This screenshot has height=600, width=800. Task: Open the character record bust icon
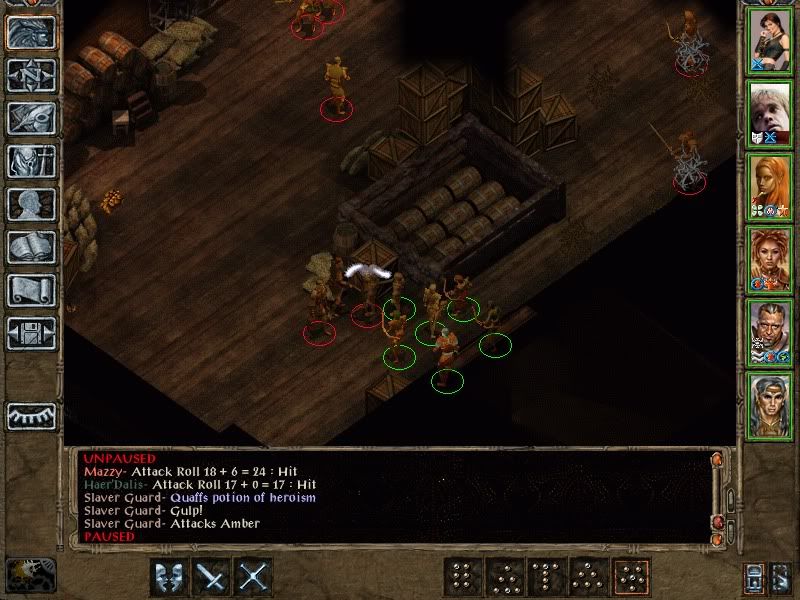pyautogui.click(x=30, y=204)
